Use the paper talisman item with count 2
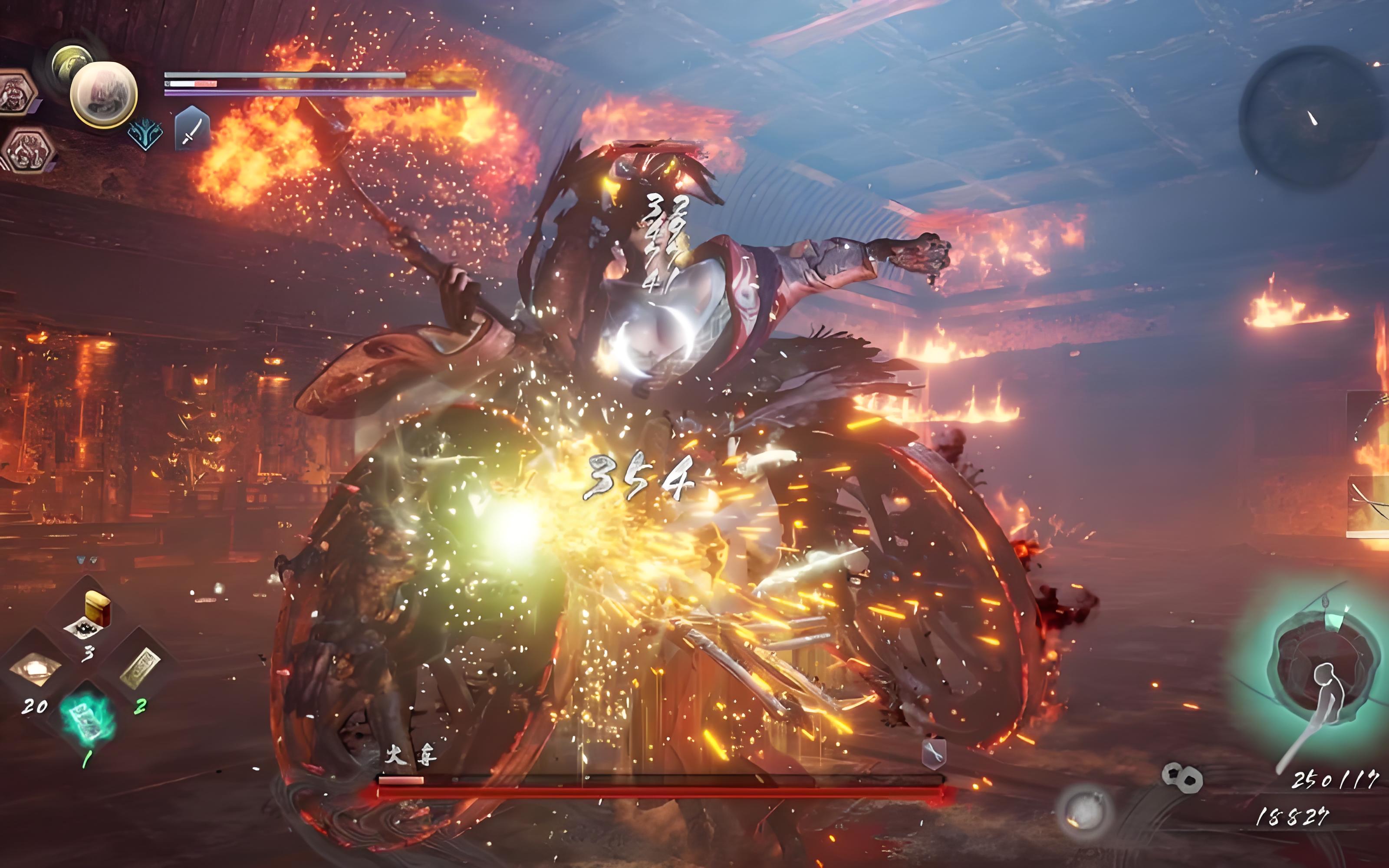 [139, 667]
